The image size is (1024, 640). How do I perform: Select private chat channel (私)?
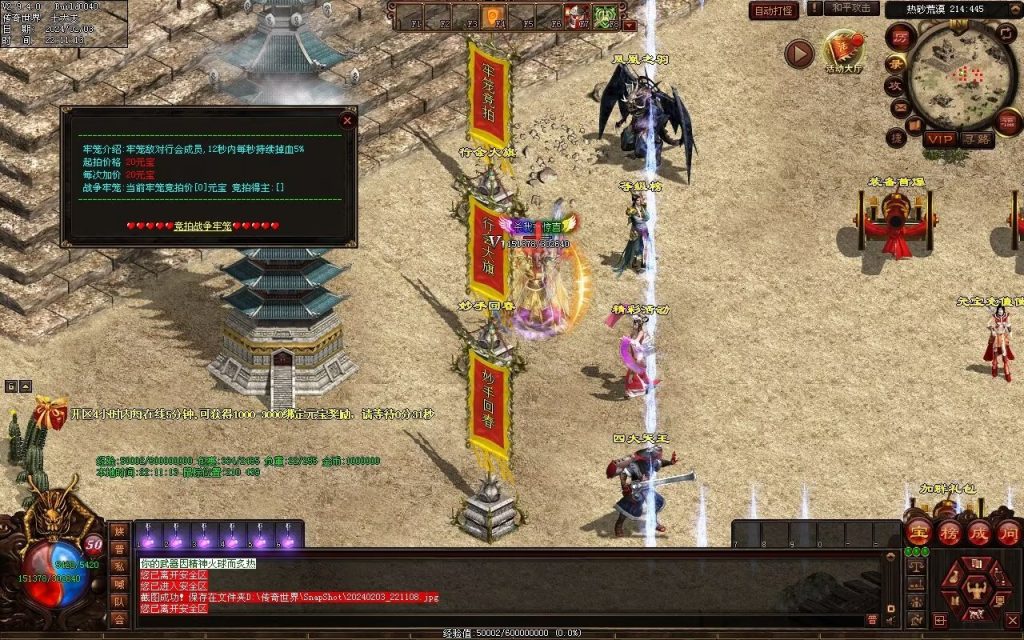[119, 566]
